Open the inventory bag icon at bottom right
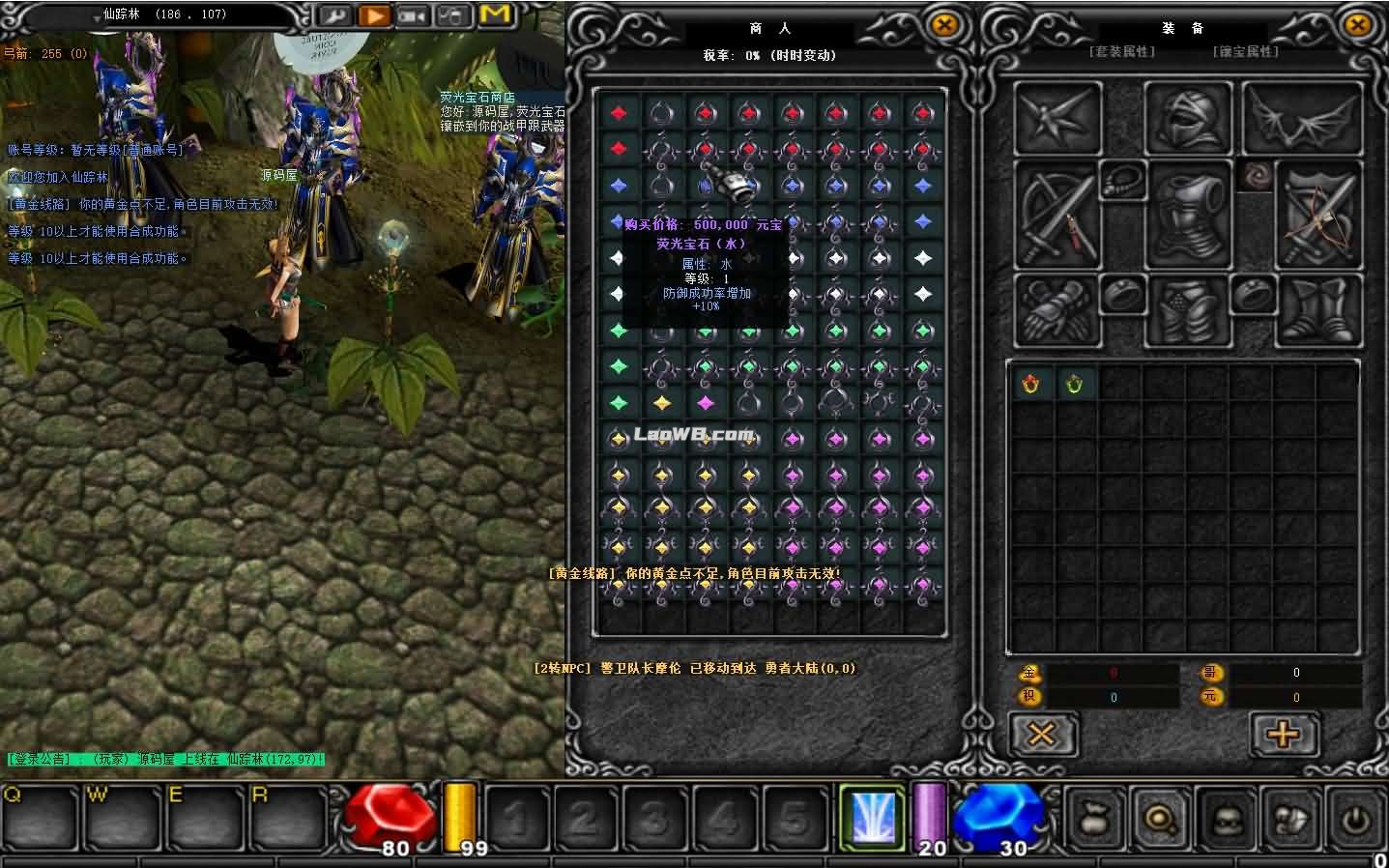 (1096, 817)
